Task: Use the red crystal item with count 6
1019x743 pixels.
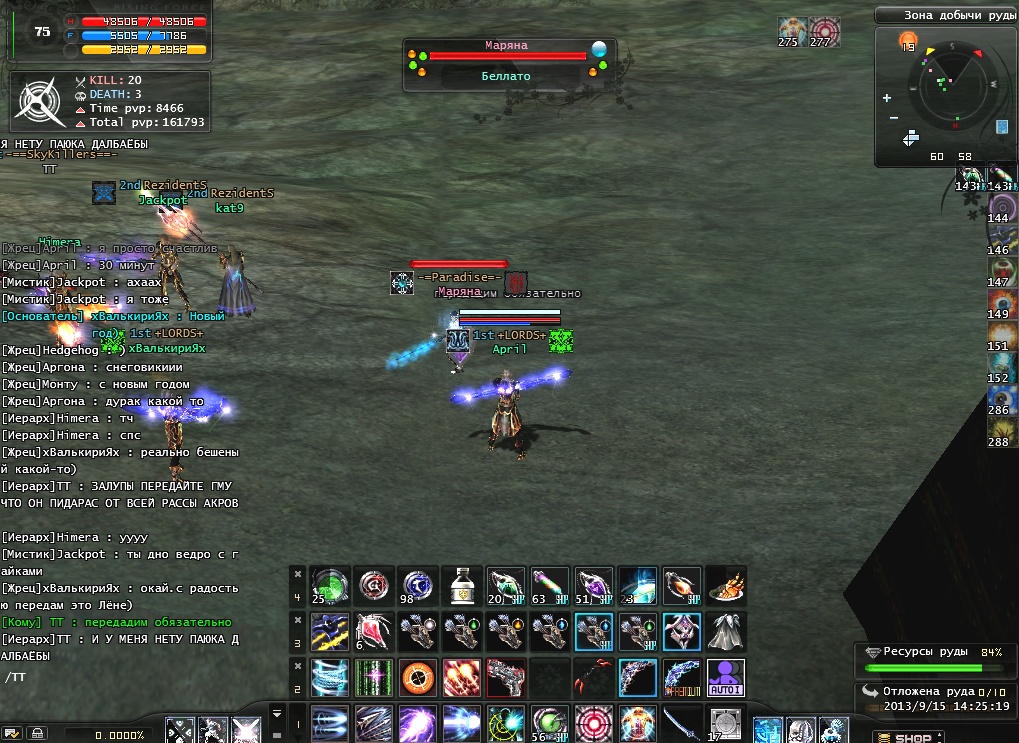Action: (373, 632)
